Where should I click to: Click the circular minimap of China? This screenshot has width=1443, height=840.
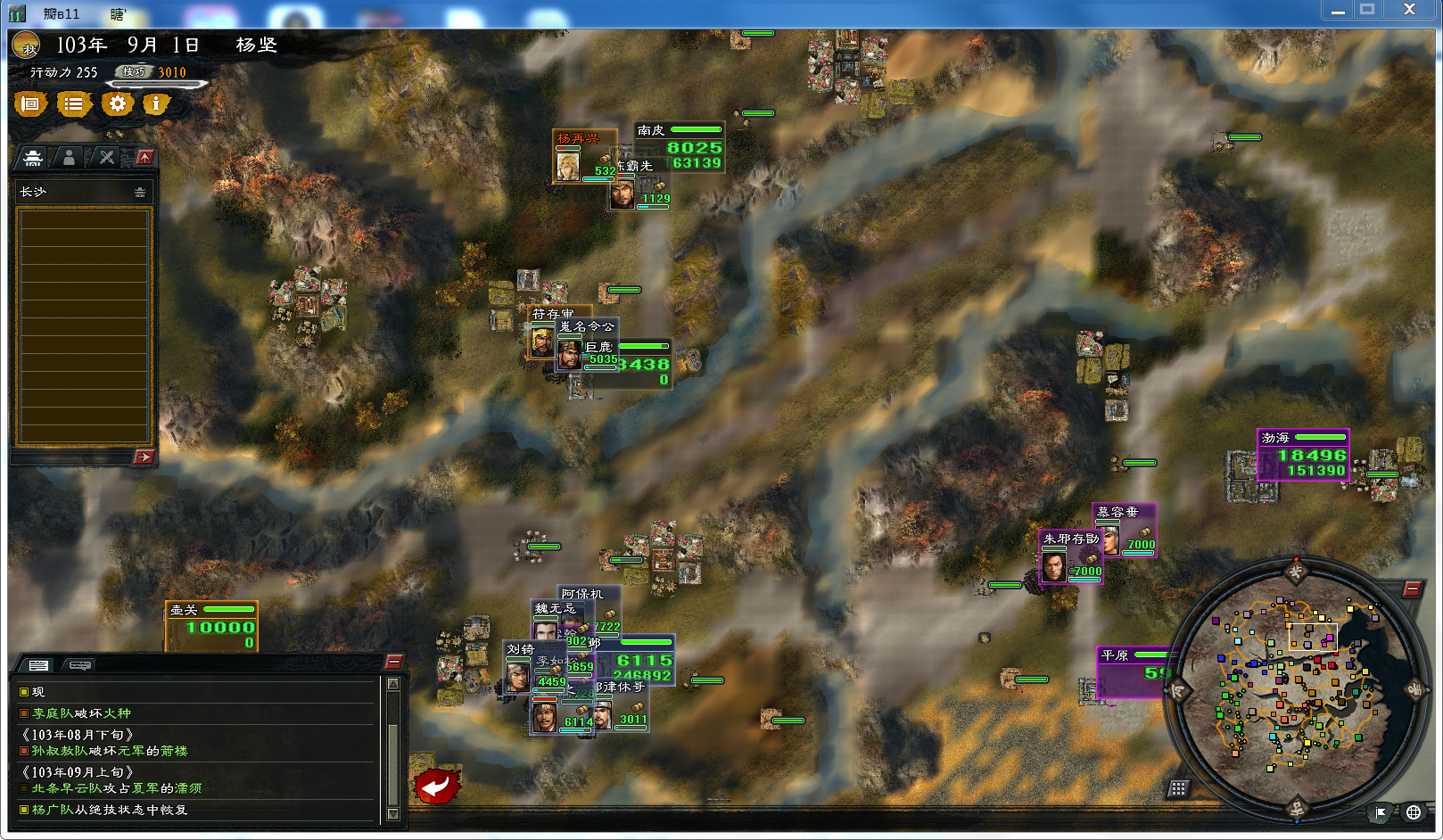[1296, 689]
